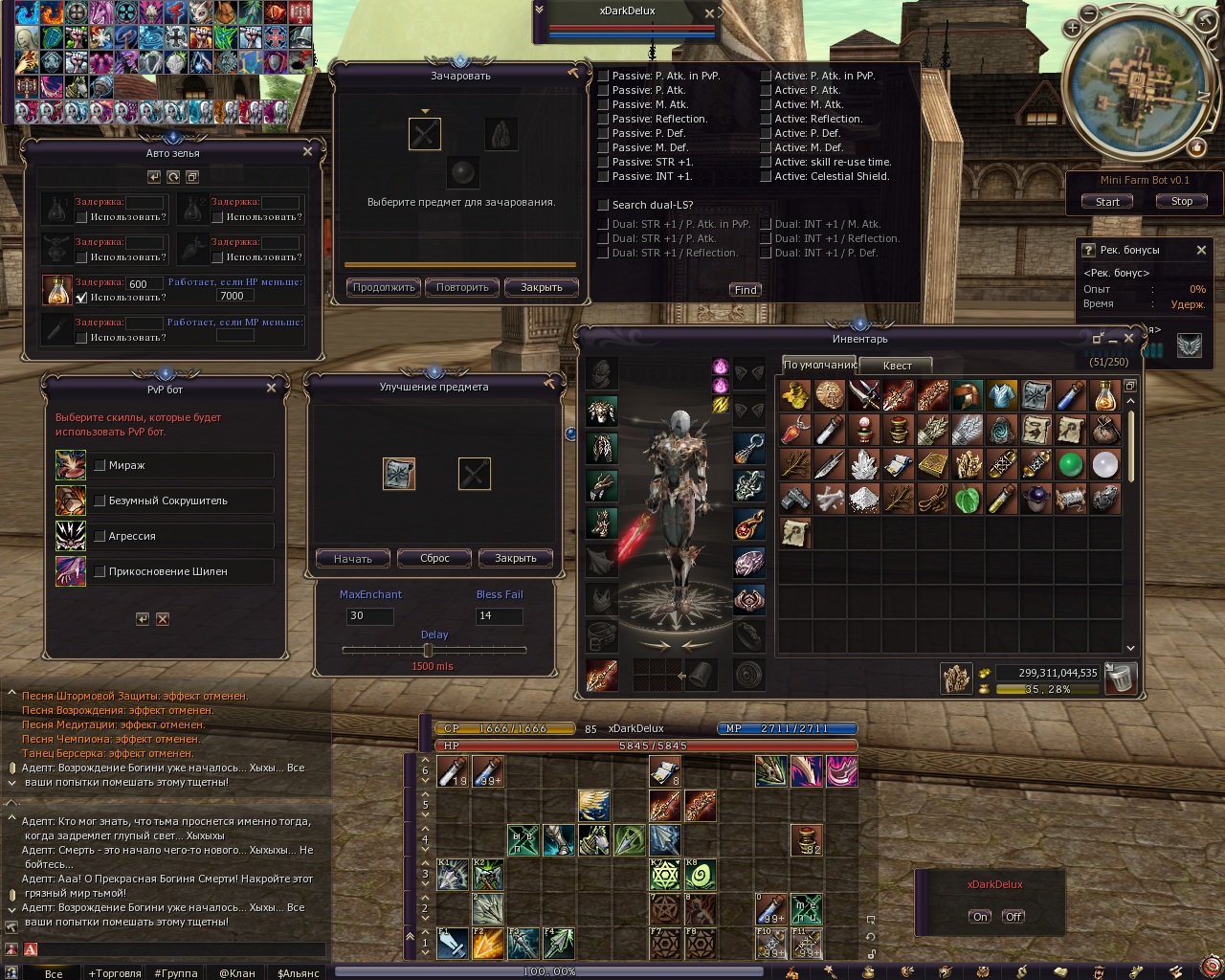
Task: Close the Инвентарь window
Action: tap(1129, 338)
